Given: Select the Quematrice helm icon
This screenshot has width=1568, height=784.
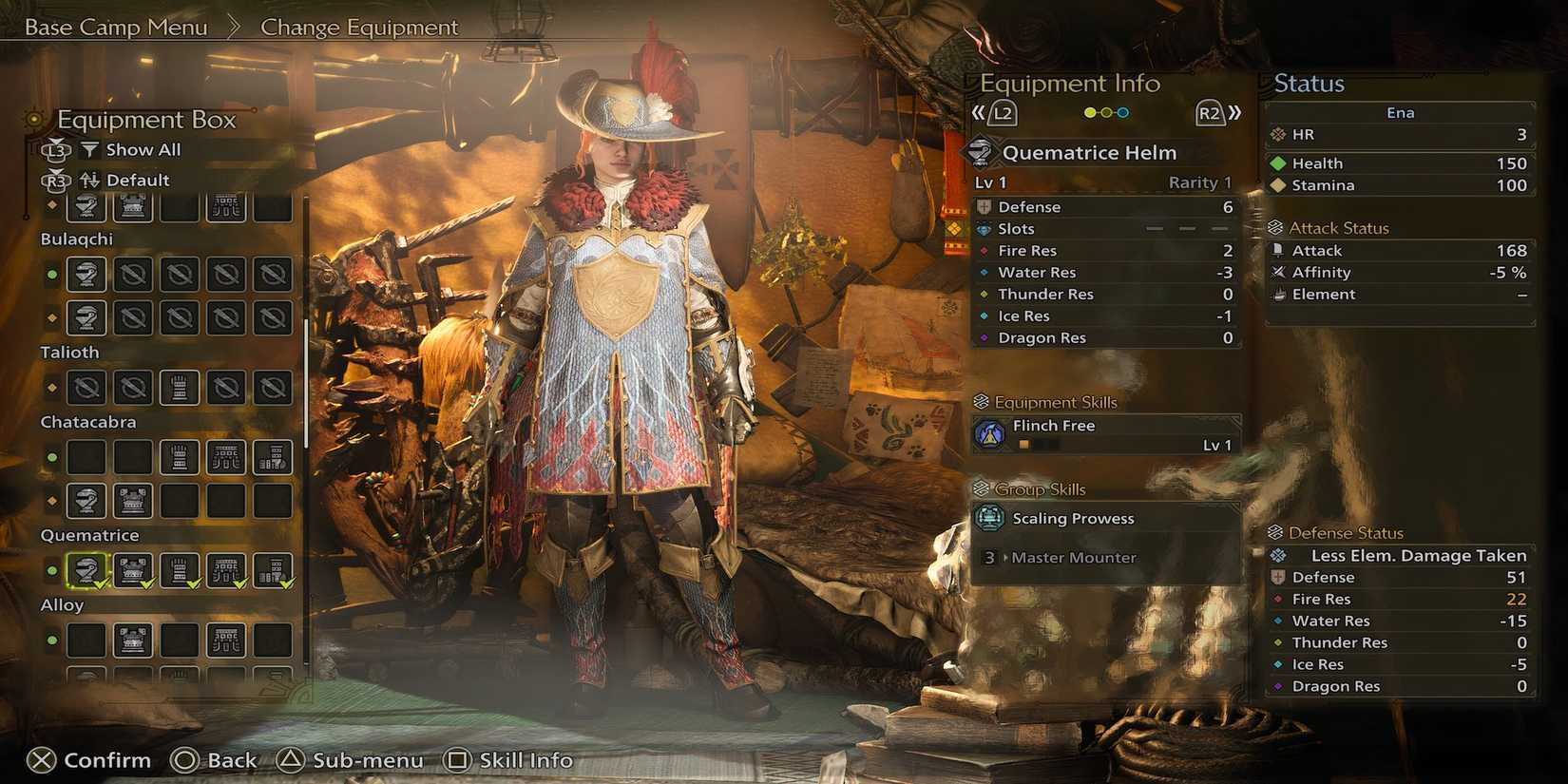Looking at the screenshot, I should (x=86, y=570).
